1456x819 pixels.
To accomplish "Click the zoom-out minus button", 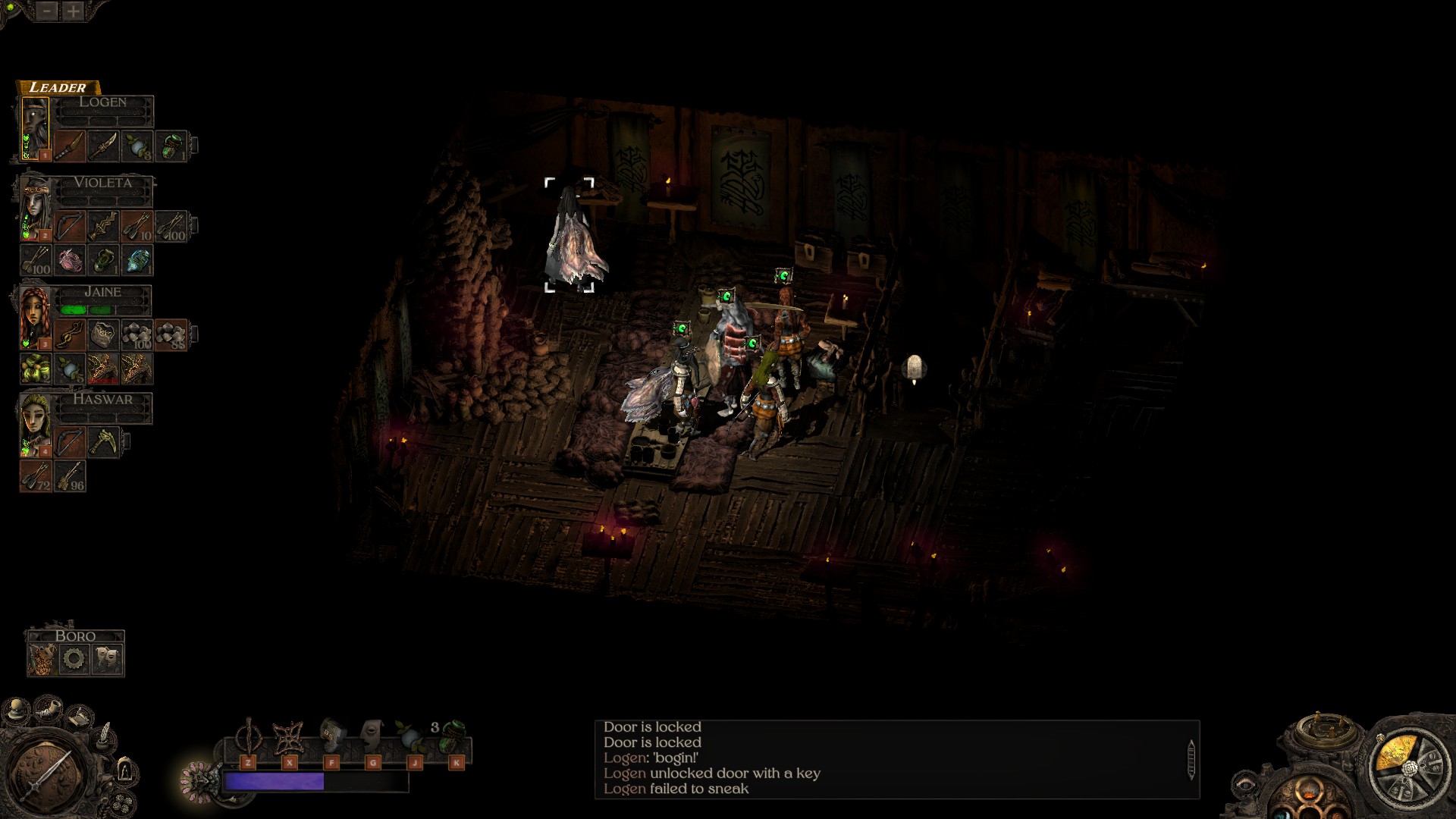I will 47,11.
